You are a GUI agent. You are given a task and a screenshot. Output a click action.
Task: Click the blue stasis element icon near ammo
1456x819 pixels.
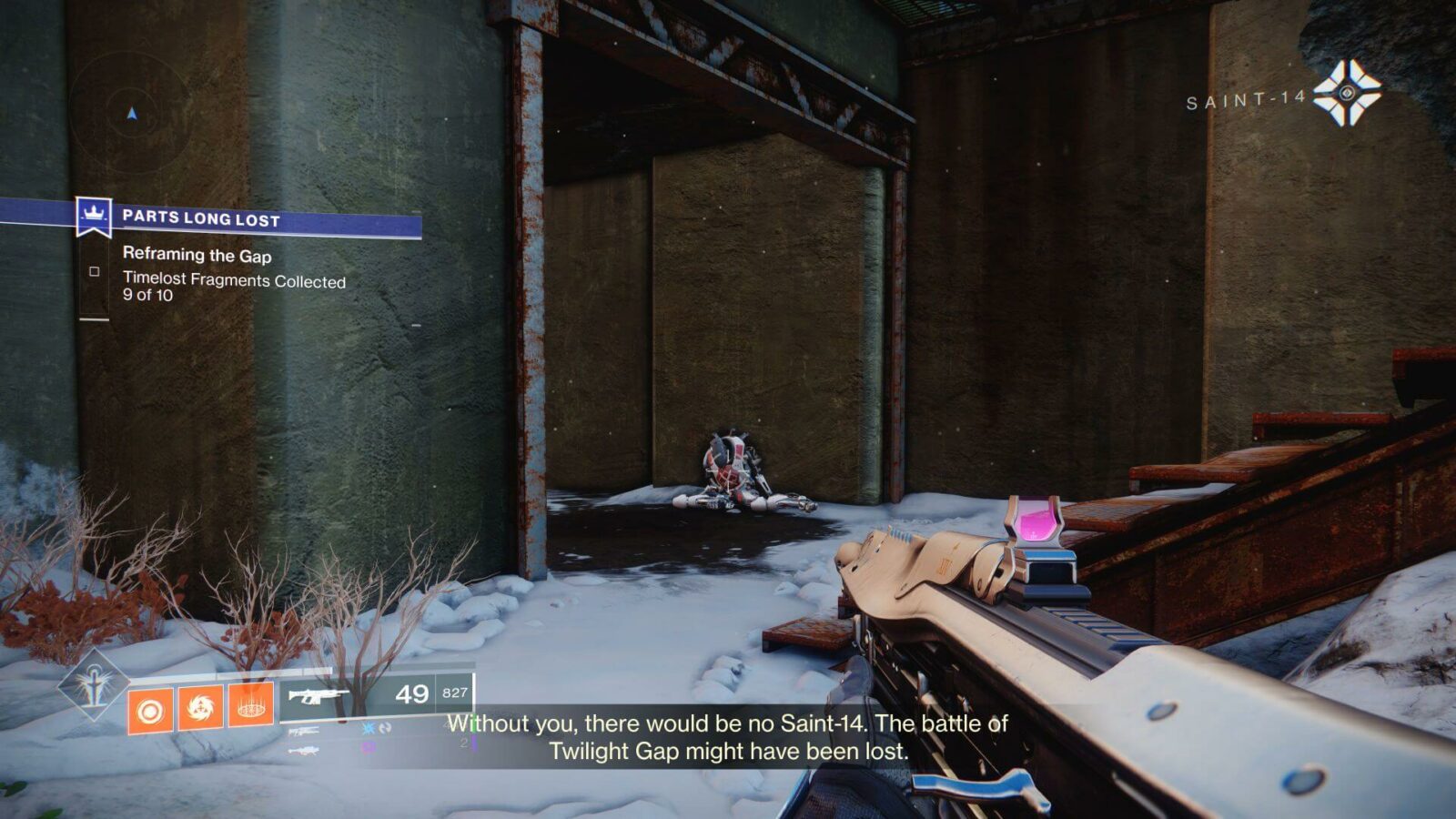(368, 729)
